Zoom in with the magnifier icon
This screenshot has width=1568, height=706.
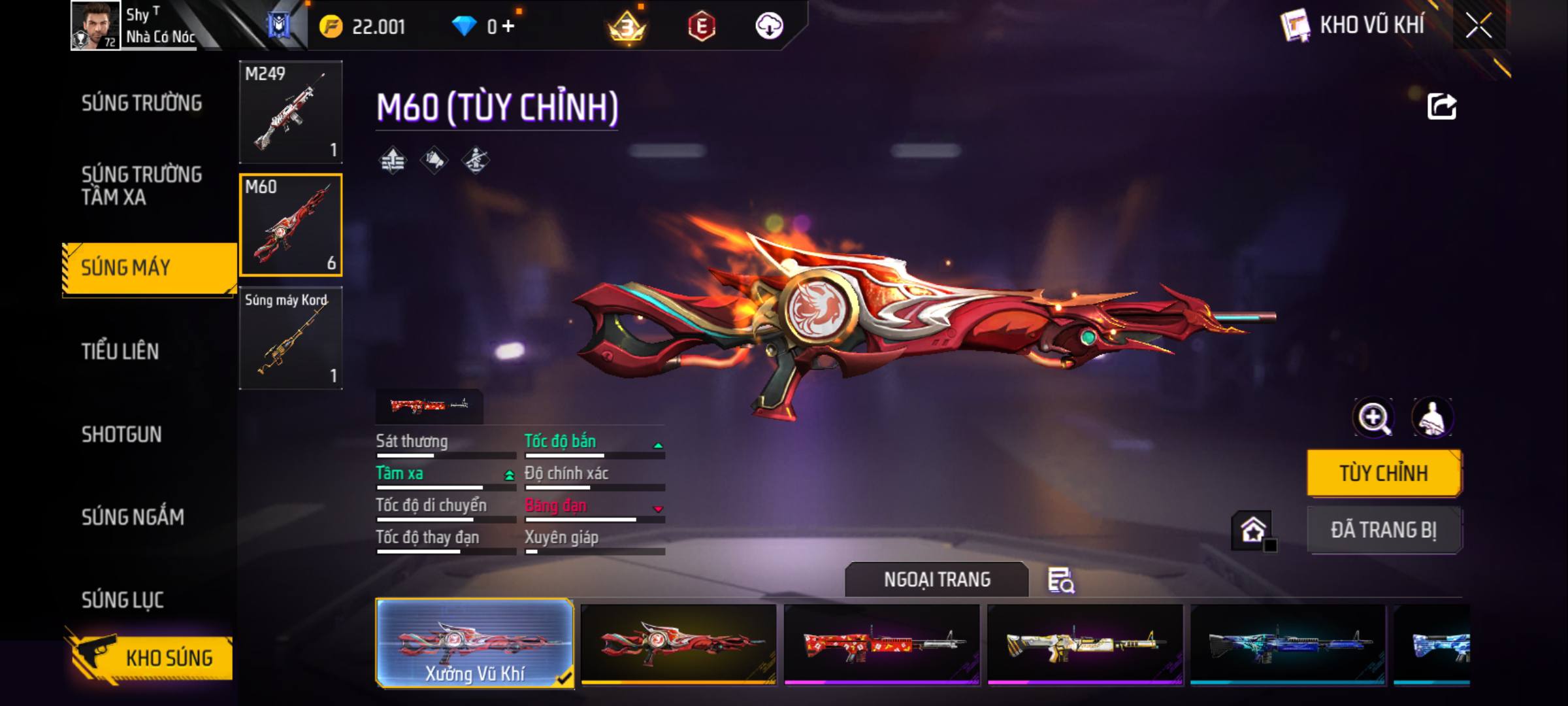tap(1373, 418)
